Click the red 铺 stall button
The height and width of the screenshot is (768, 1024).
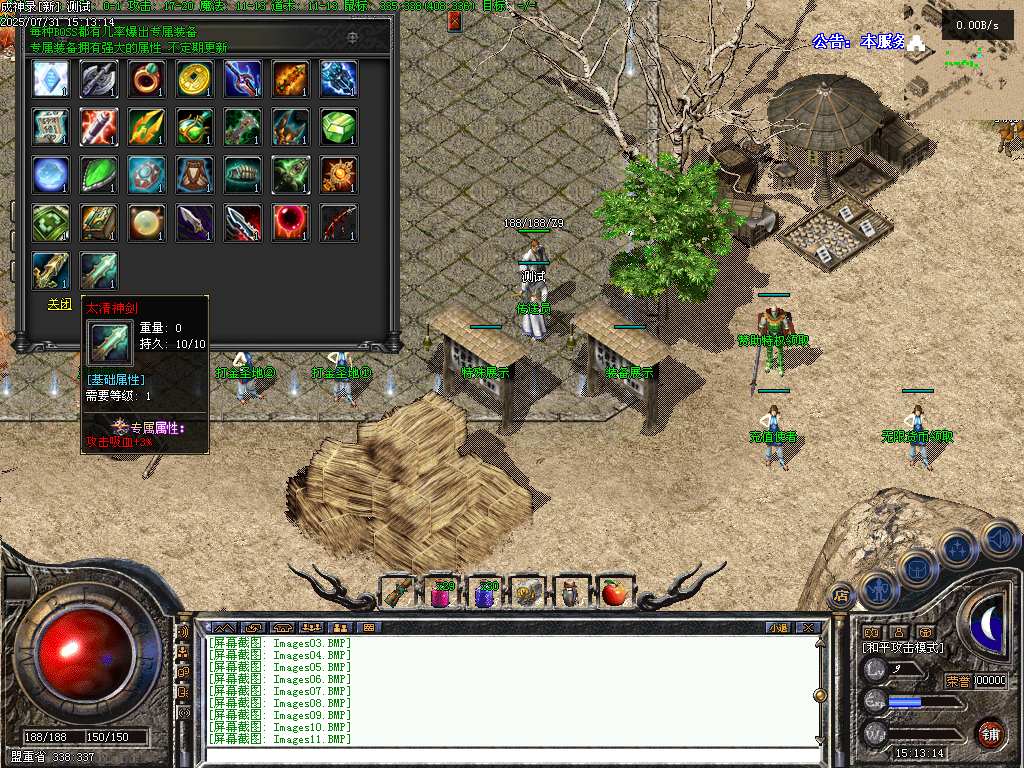(990, 733)
